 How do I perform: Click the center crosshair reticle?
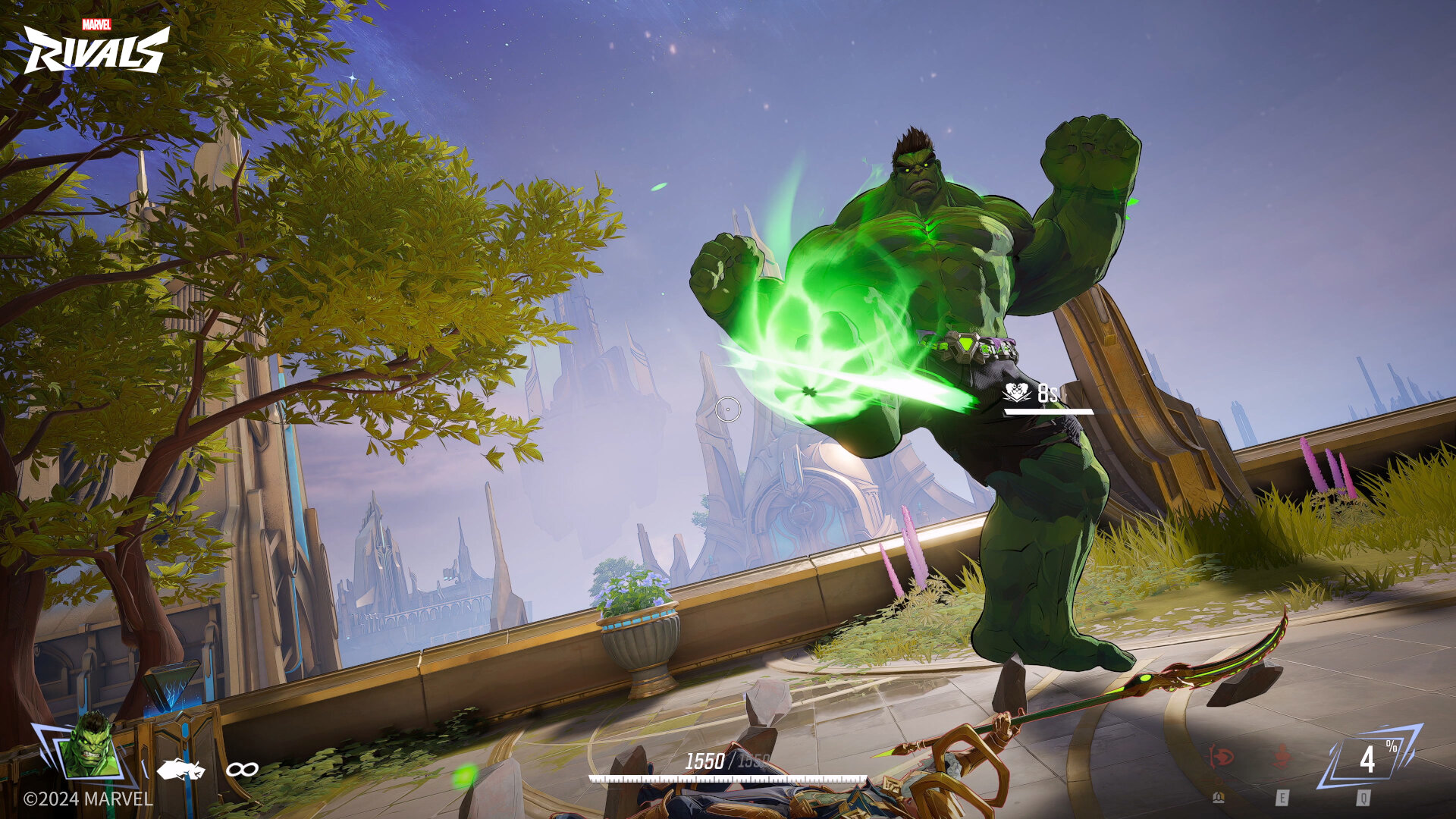point(730,411)
